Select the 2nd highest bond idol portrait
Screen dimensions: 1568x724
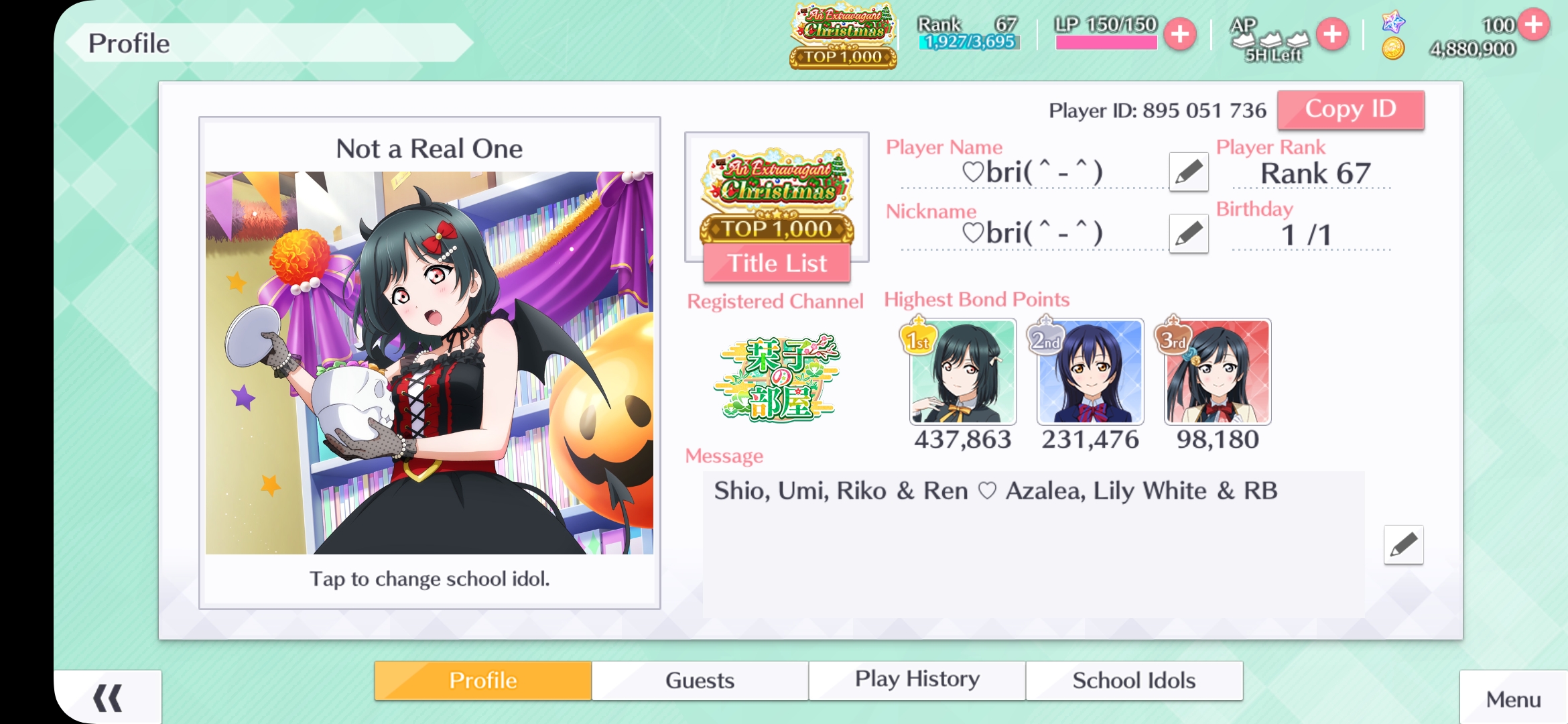click(1090, 372)
